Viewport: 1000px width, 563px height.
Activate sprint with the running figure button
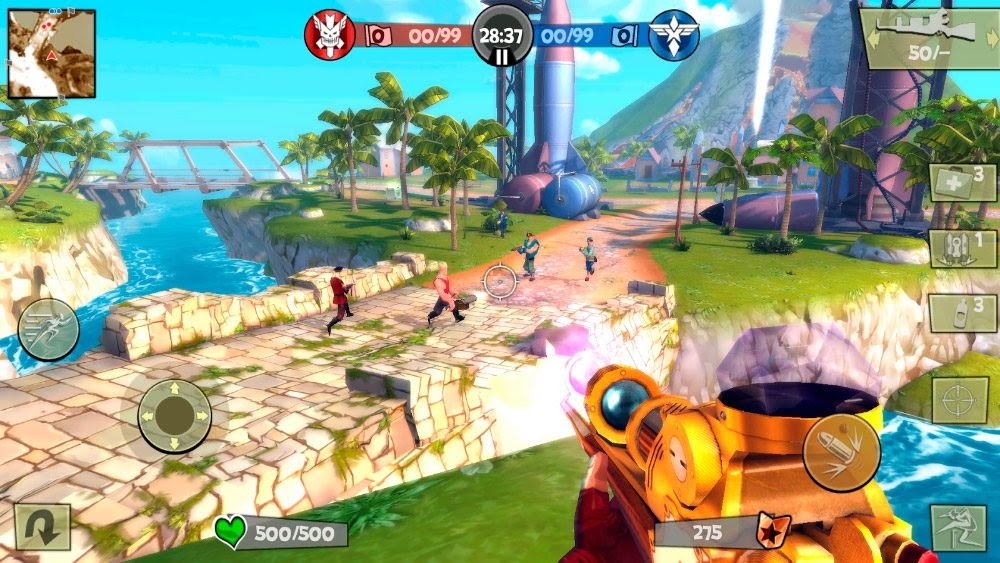pyautogui.click(x=48, y=329)
